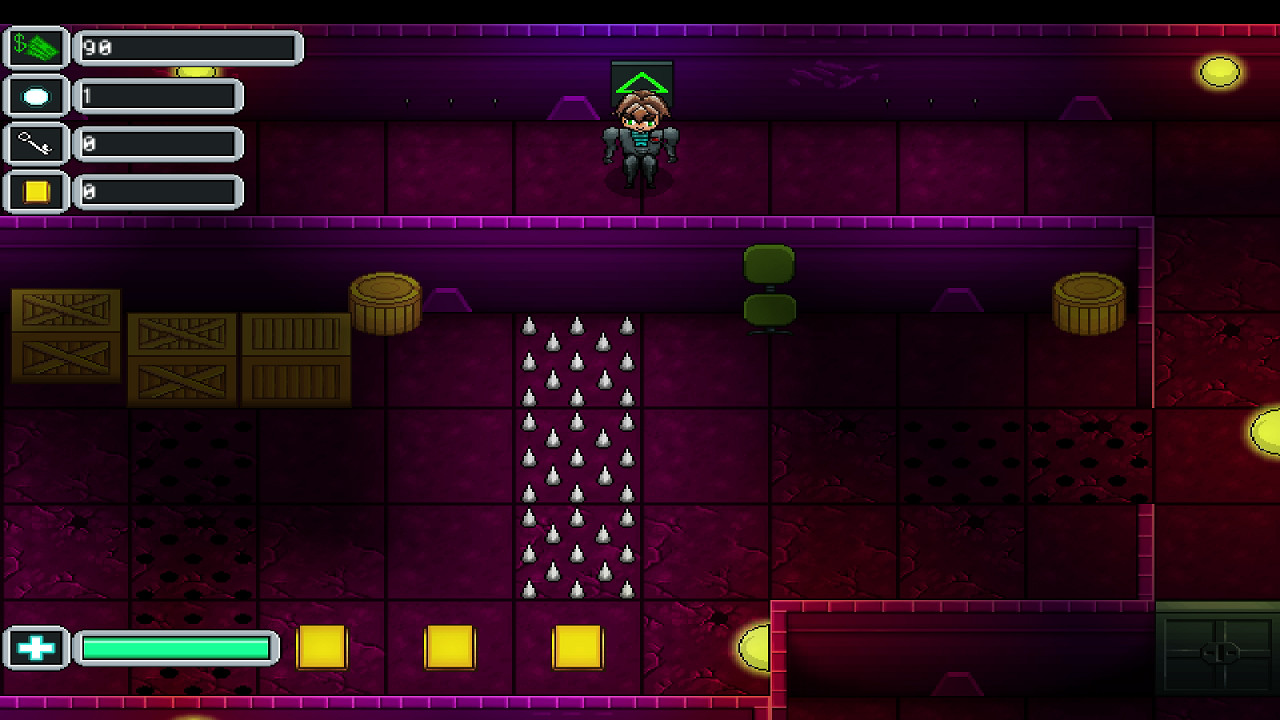Image resolution: width=1280 pixels, height=720 pixels.
Task: Click the glowing coin above the HUD counters
Action: tap(196, 69)
